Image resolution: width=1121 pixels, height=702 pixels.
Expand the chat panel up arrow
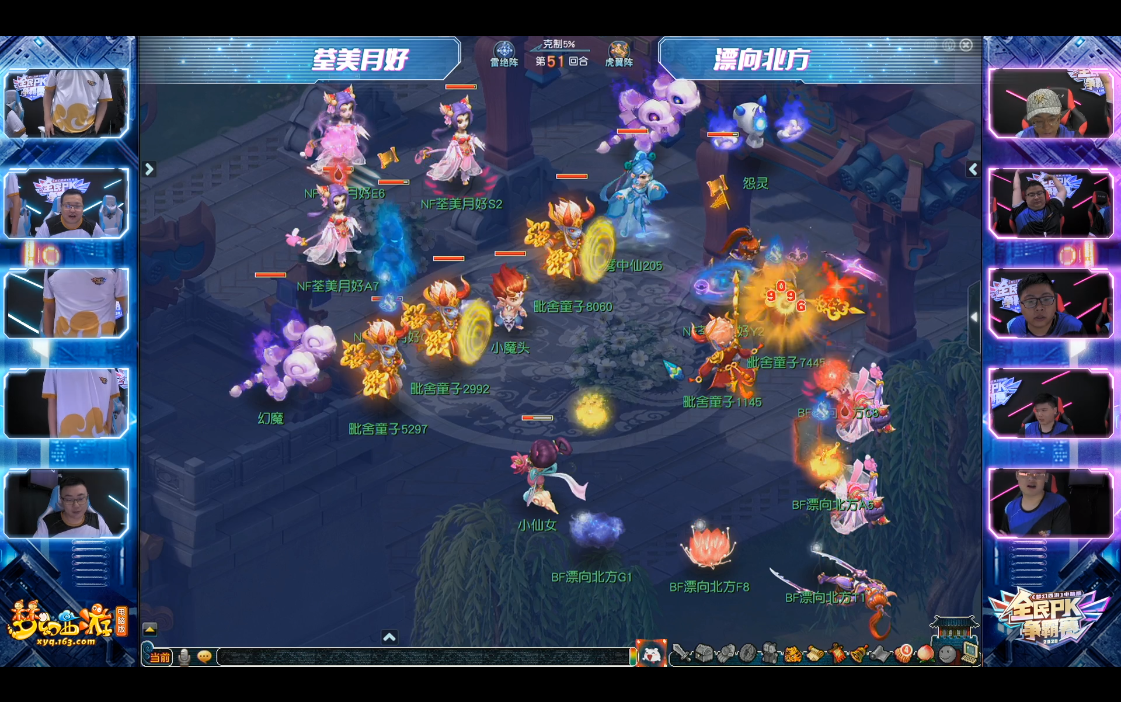click(150, 629)
